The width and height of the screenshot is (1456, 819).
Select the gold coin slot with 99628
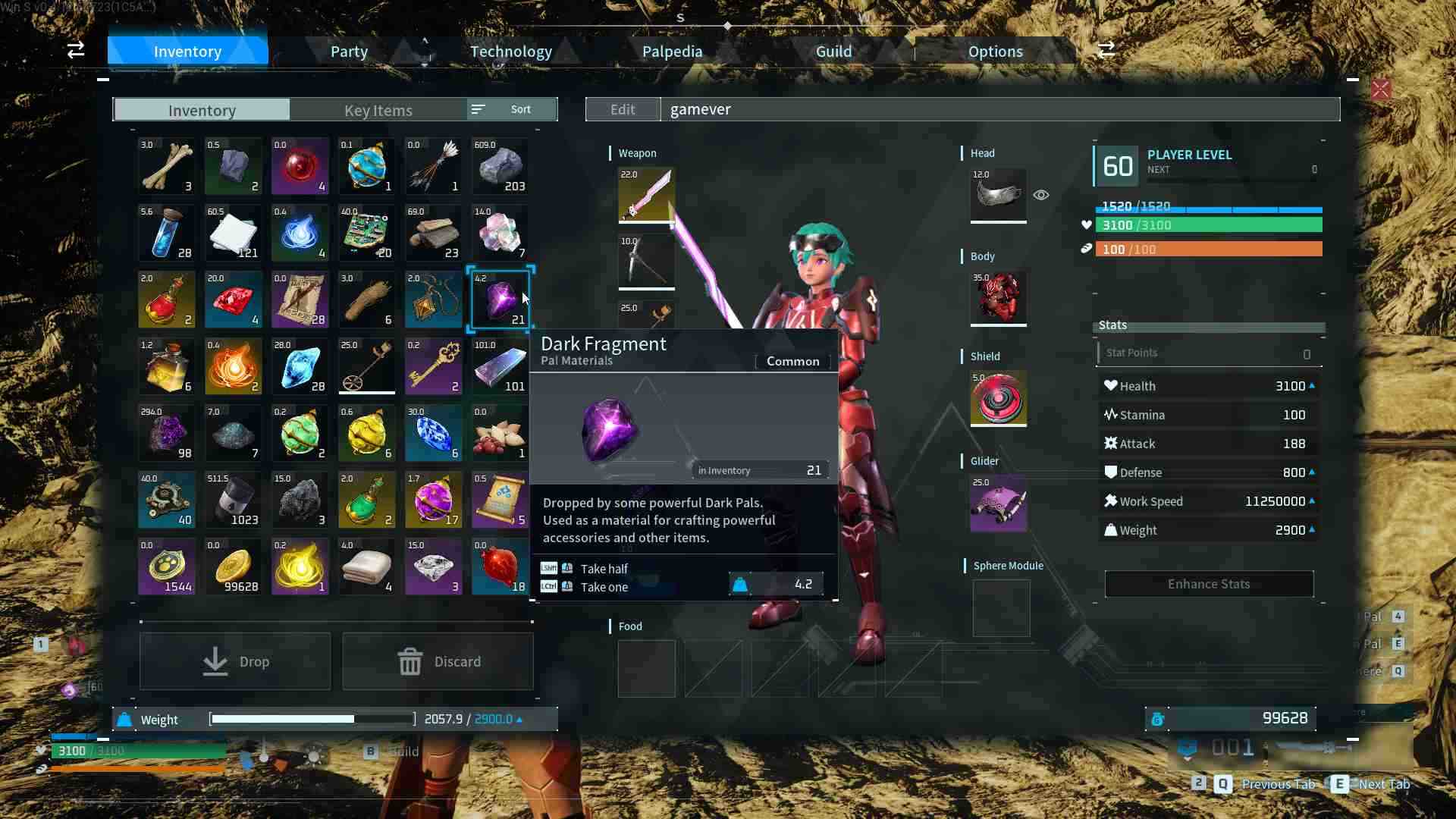click(234, 566)
